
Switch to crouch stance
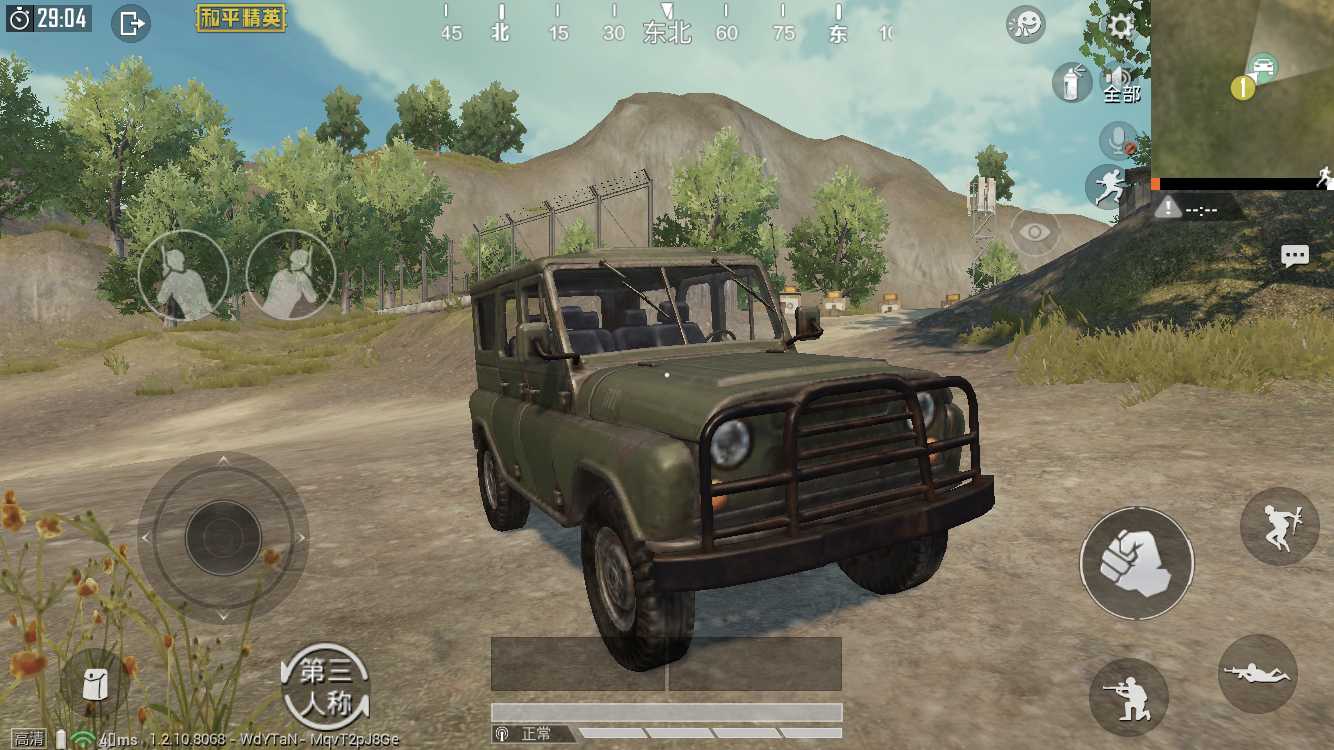pos(1128,697)
